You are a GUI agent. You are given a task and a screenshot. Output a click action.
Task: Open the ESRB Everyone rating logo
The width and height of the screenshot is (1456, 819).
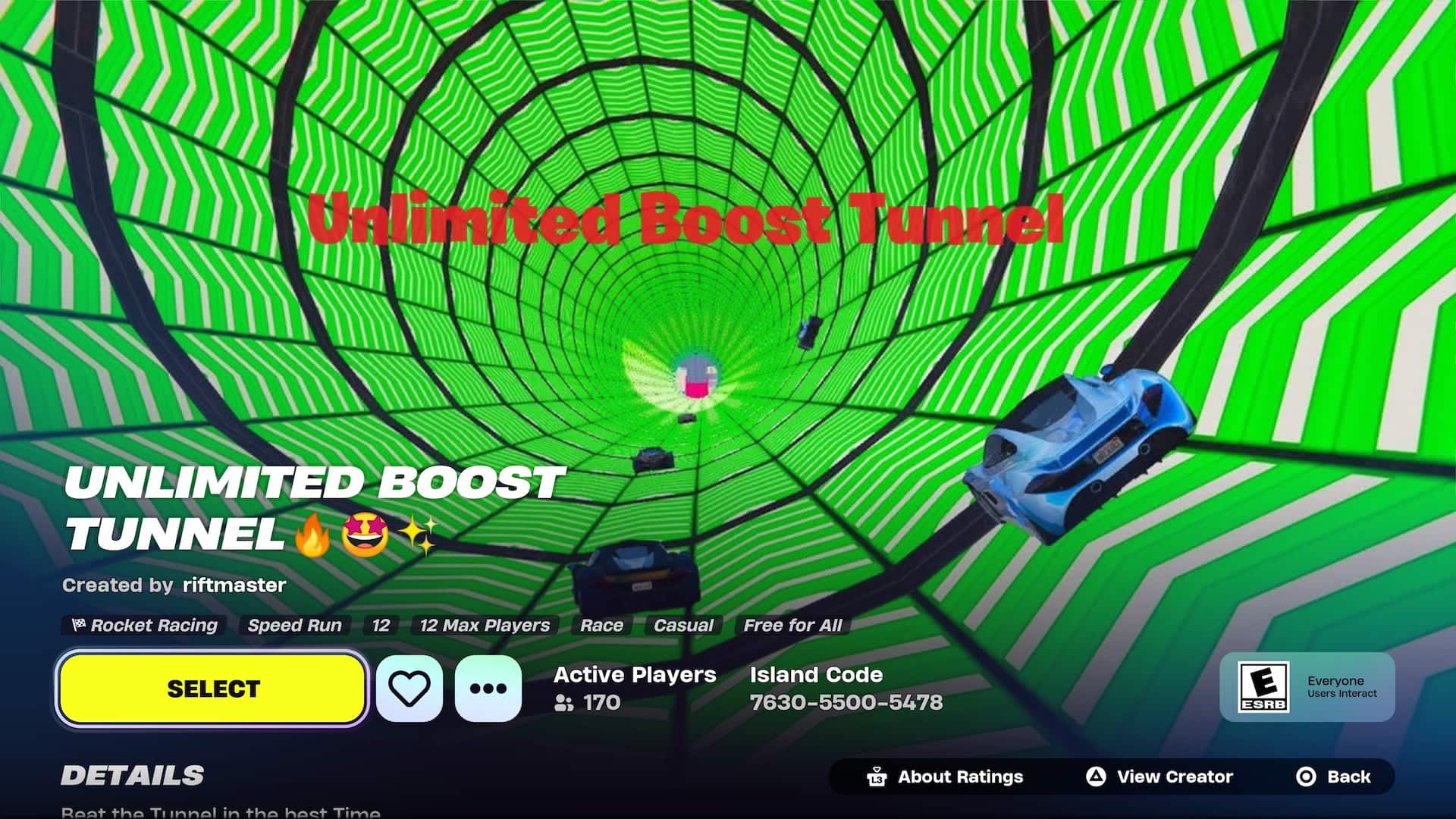(x=1263, y=686)
